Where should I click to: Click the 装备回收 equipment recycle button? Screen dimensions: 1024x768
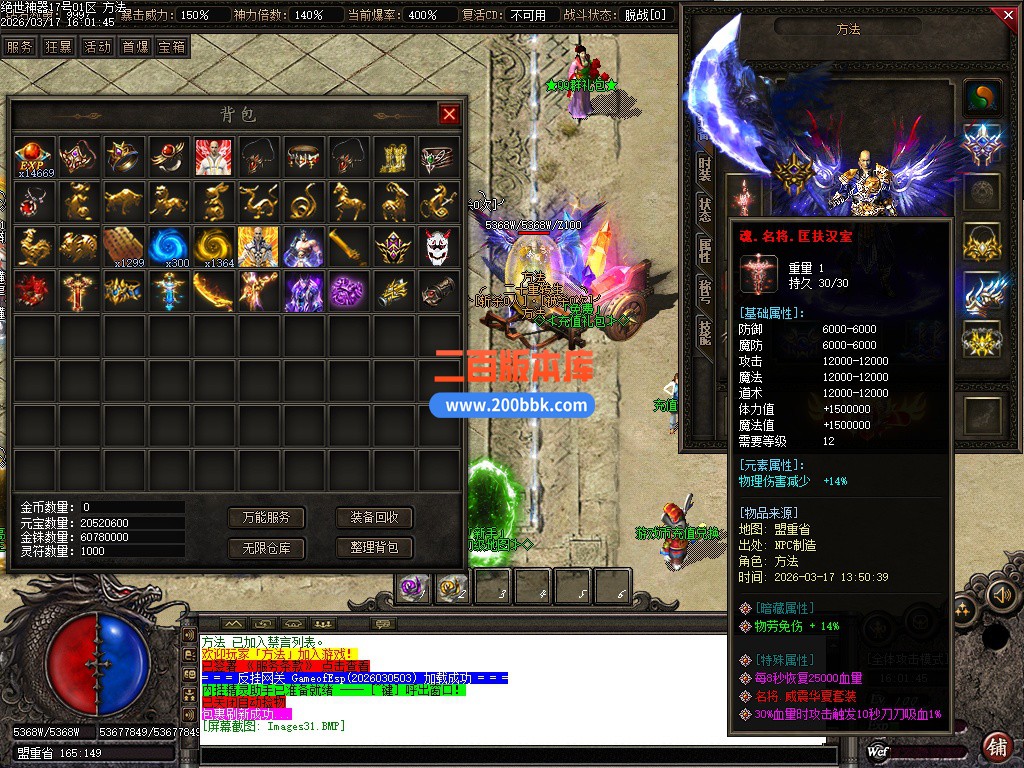[x=374, y=517]
